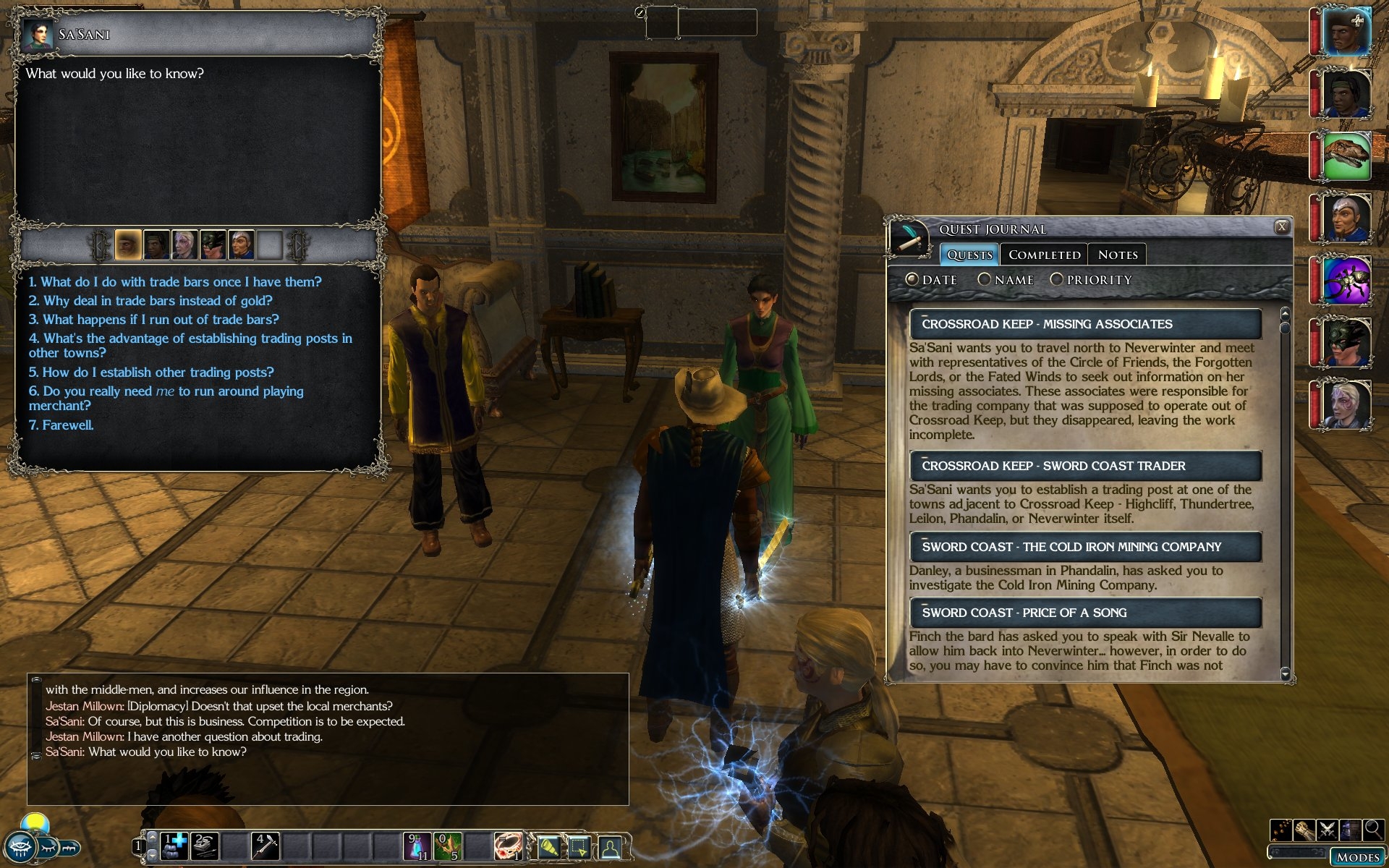
Task: Open the Notes tab in Quest Journal
Action: point(1117,255)
